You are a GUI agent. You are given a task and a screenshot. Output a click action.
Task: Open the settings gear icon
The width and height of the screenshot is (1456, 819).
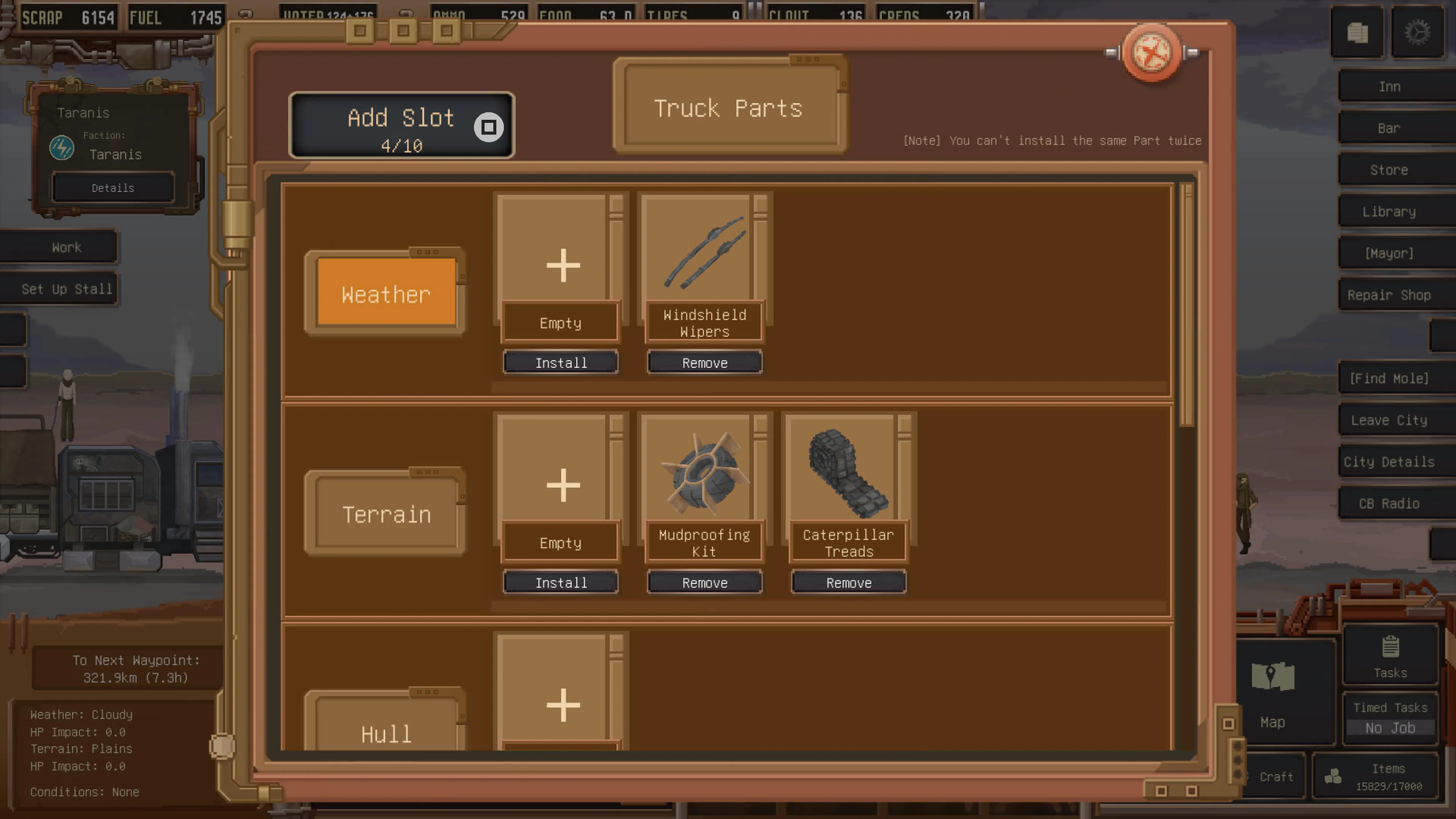coord(1417,33)
